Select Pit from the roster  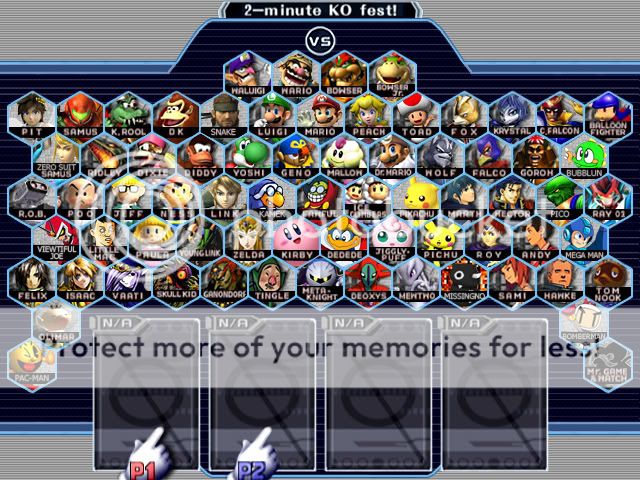(32, 113)
